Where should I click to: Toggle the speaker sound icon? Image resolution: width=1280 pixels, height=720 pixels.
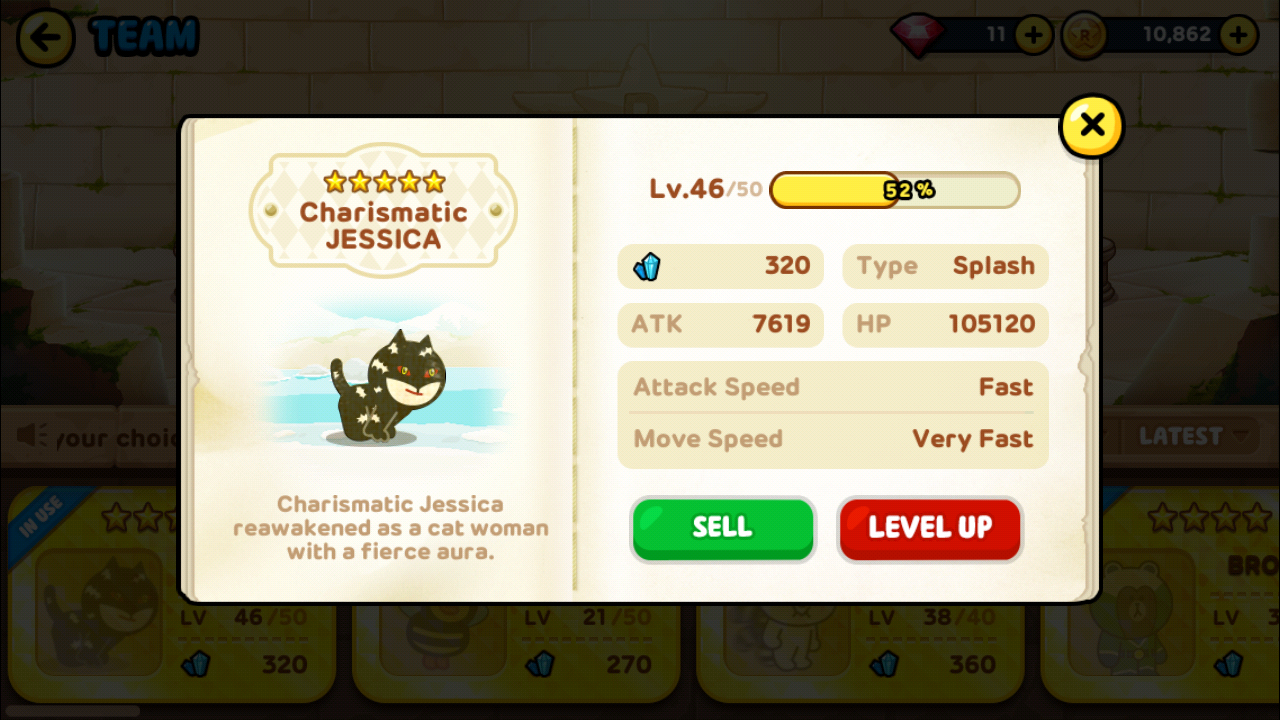[x=33, y=436]
